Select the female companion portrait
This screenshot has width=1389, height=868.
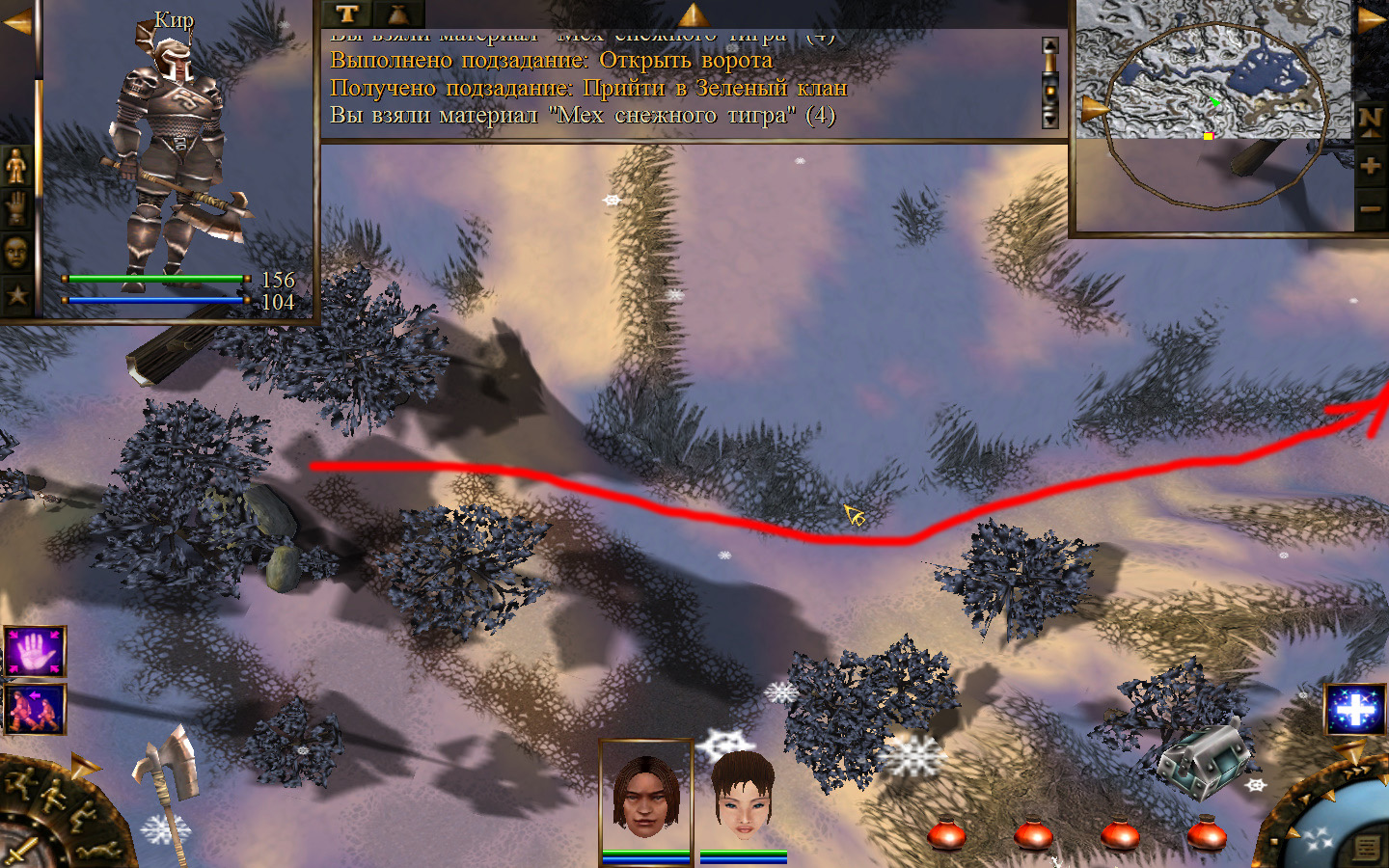743,796
